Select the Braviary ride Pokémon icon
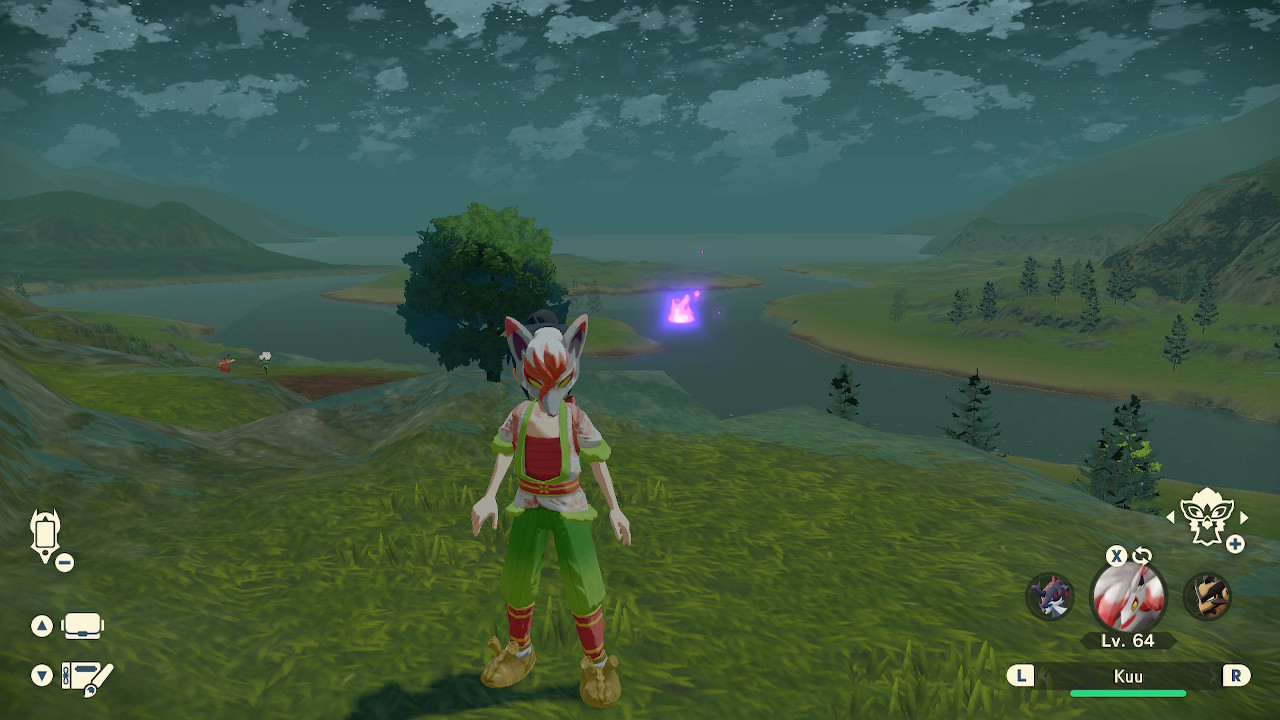The height and width of the screenshot is (720, 1280). (1207, 517)
